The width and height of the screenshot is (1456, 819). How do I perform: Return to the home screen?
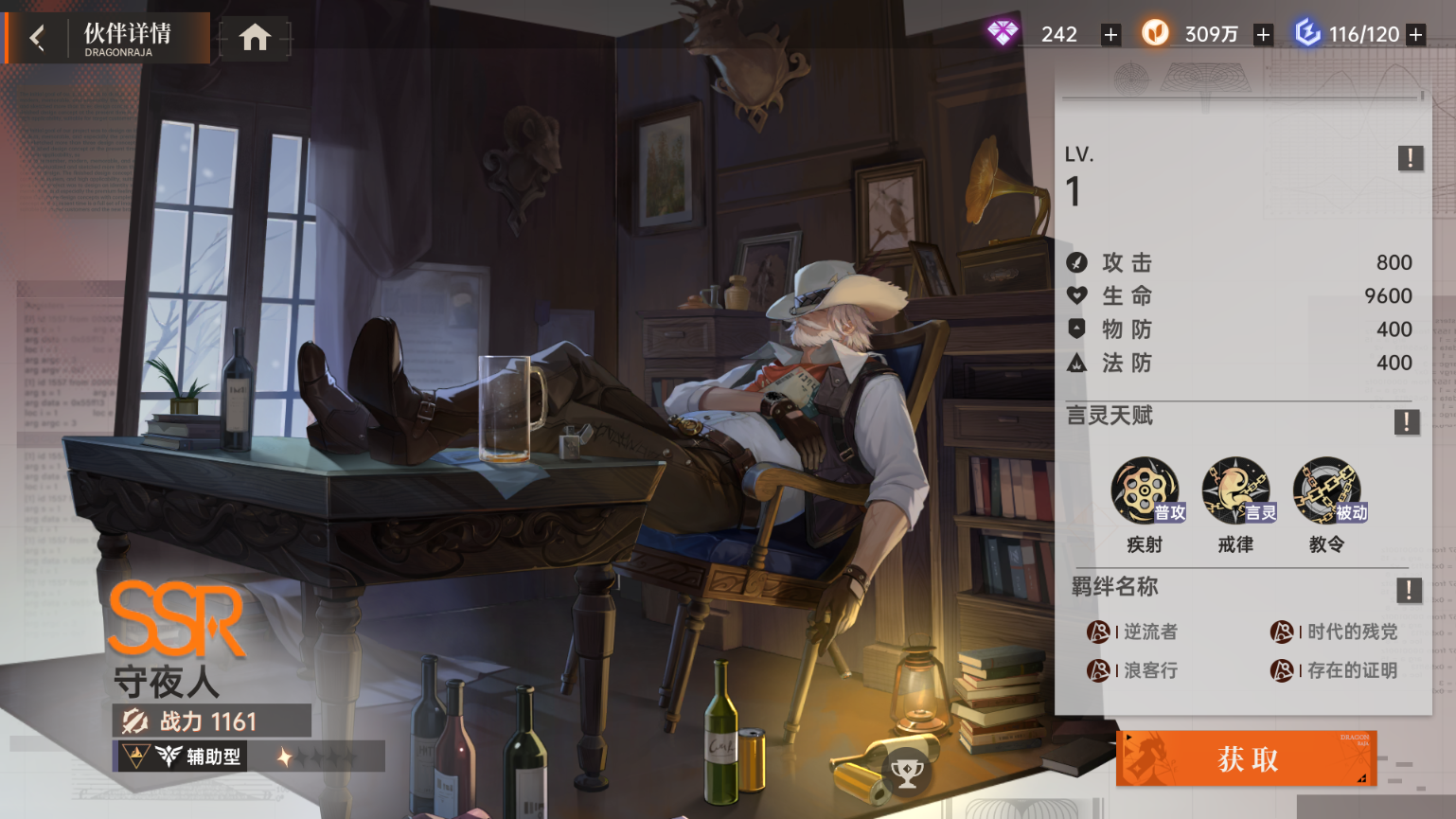pyautogui.click(x=255, y=38)
